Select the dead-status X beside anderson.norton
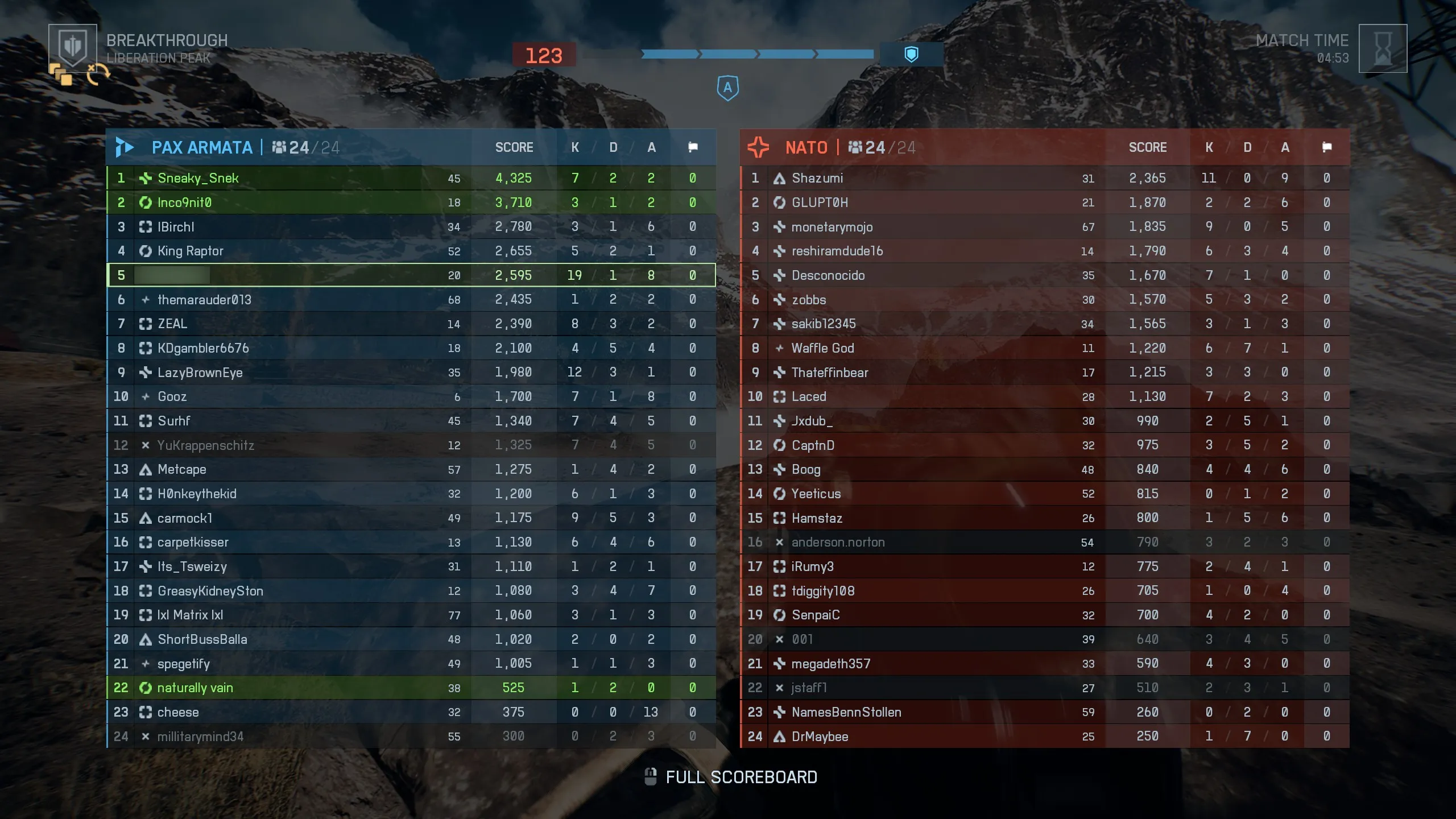This screenshot has height=819, width=1456. pyautogui.click(x=779, y=542)
